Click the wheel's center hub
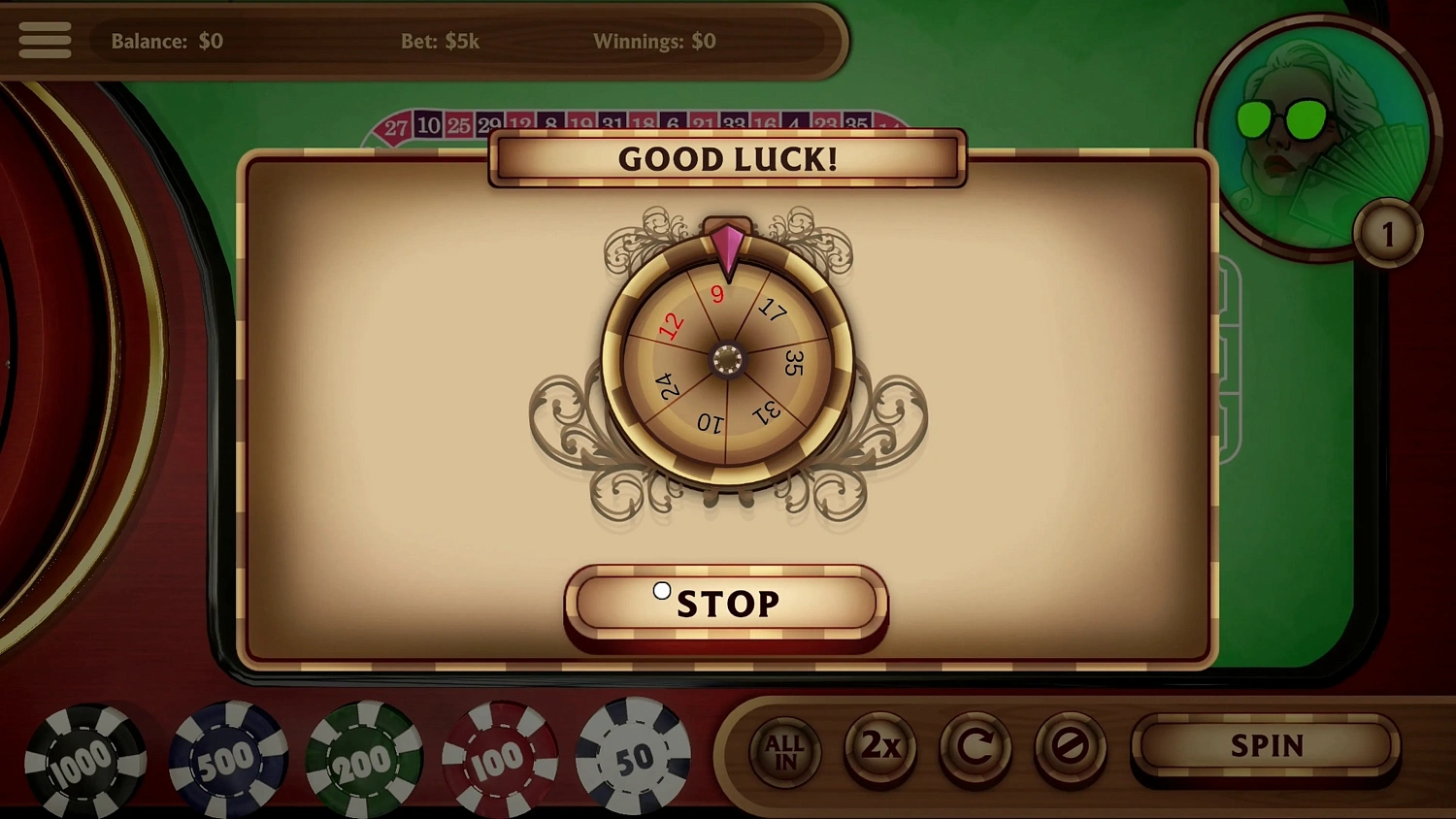 click(x=728, y=359)
